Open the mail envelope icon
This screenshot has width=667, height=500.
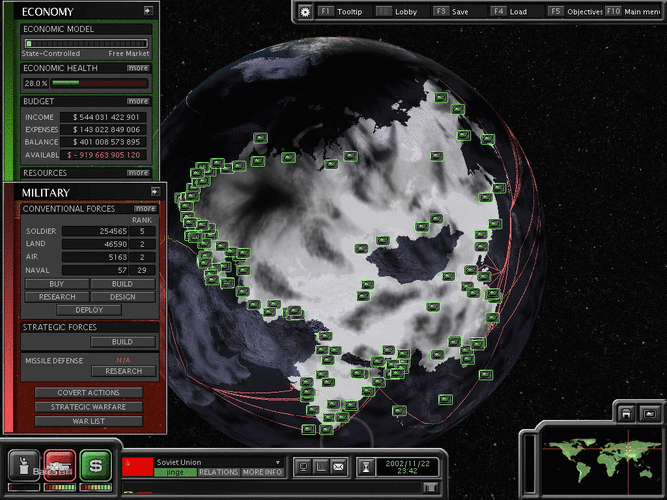339,465
